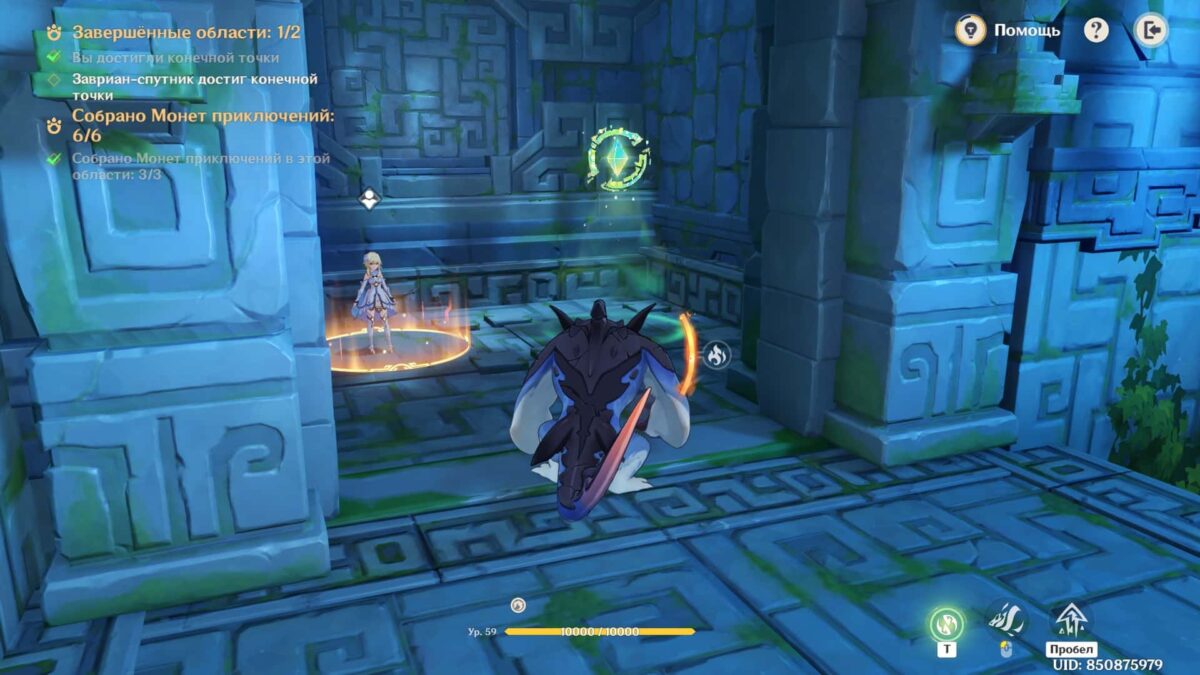Image resolution: width=1200 pixels, height=675 pixels.
Task: Use the saurian claw attack icon
Action: tap(1006, 620)
